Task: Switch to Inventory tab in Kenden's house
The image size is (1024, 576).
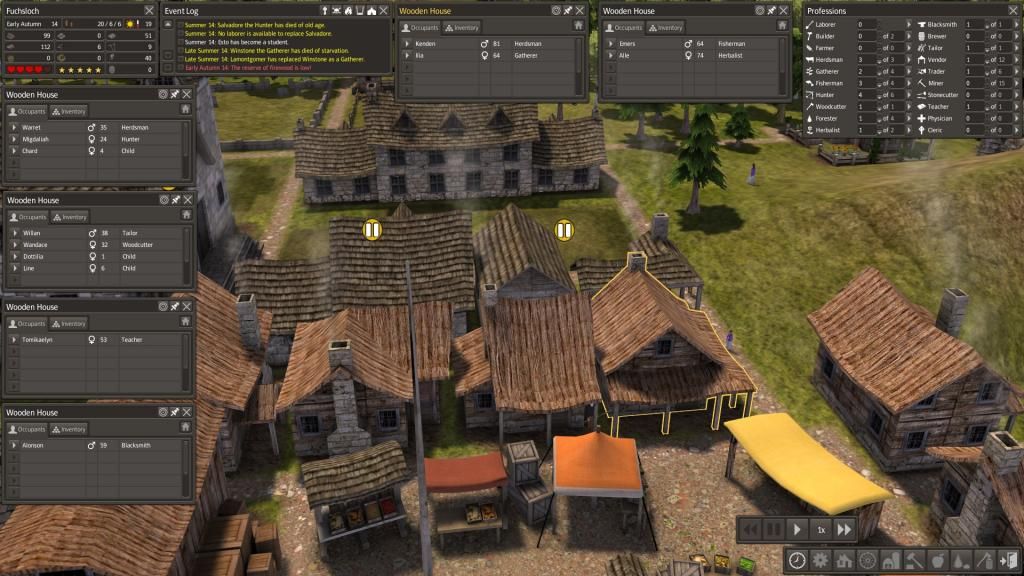Action: pyautogui.click(x=461, y=27)
